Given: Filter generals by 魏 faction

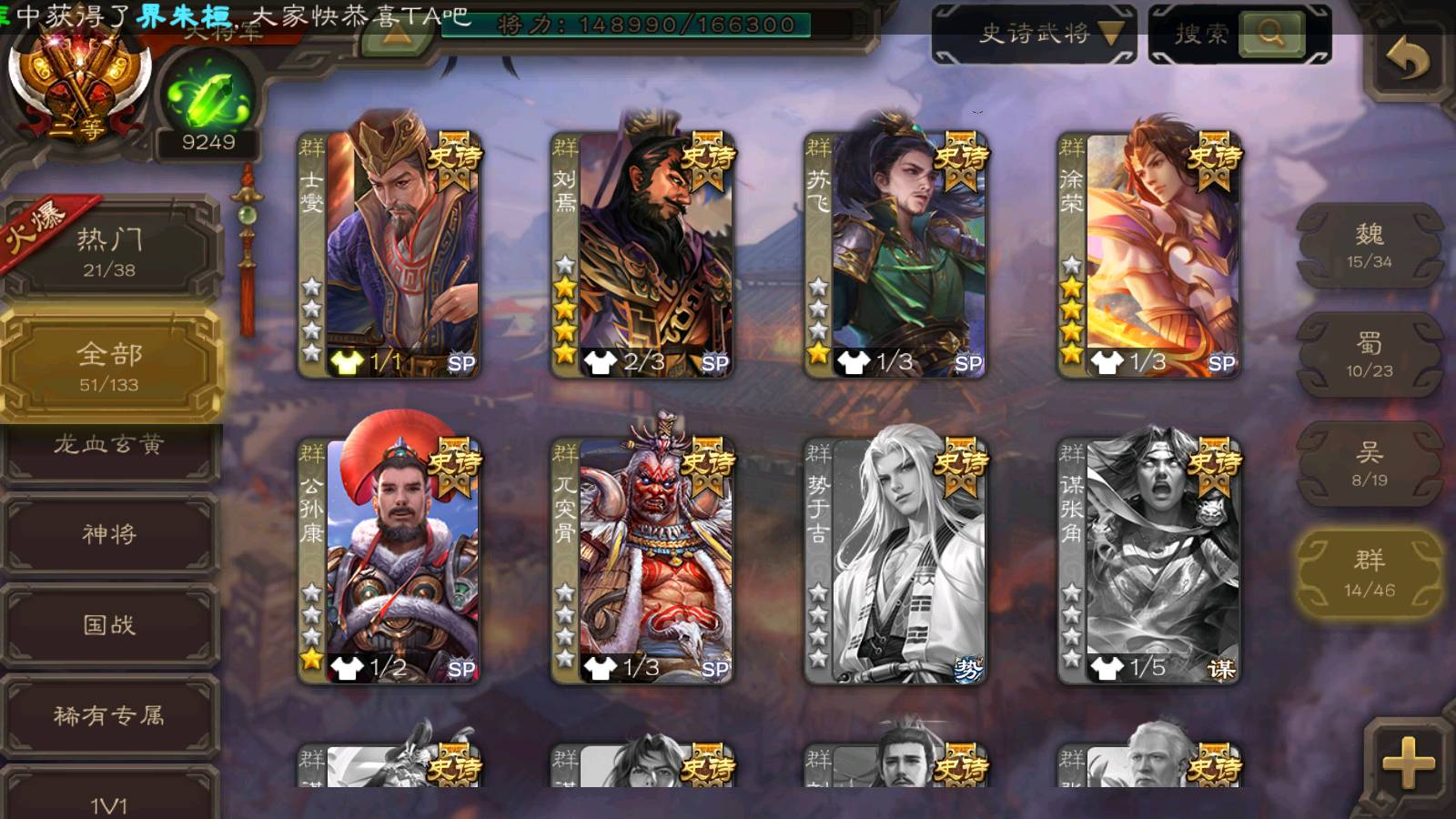Looking at the screenshot, I should [1369, 246].
